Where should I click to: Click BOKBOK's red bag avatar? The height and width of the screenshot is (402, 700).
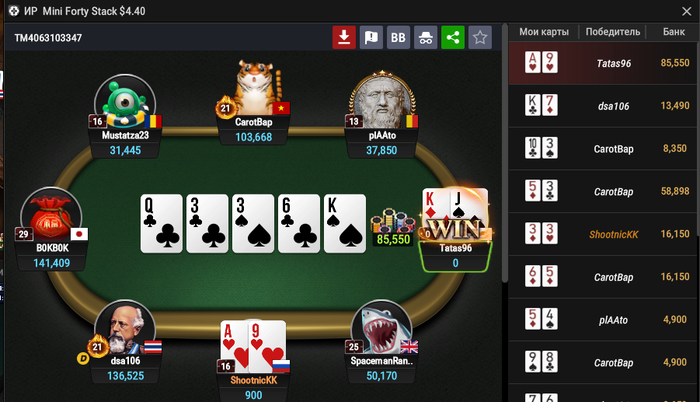(x=51, y=218)
